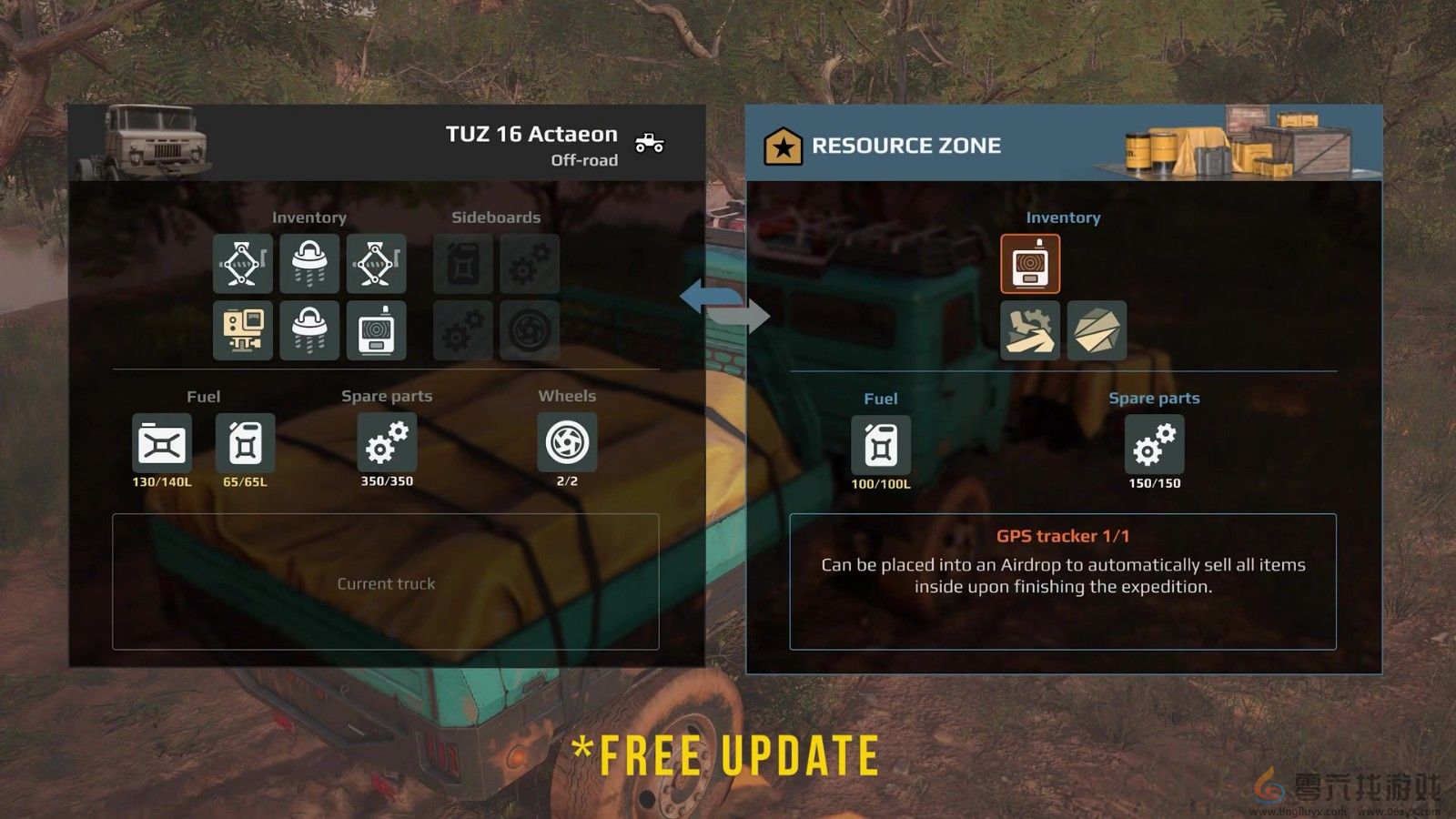This screenshot has width=1456, height=819.
Task: Select the sideboard wheel slot
Action: tap(530, 330)
